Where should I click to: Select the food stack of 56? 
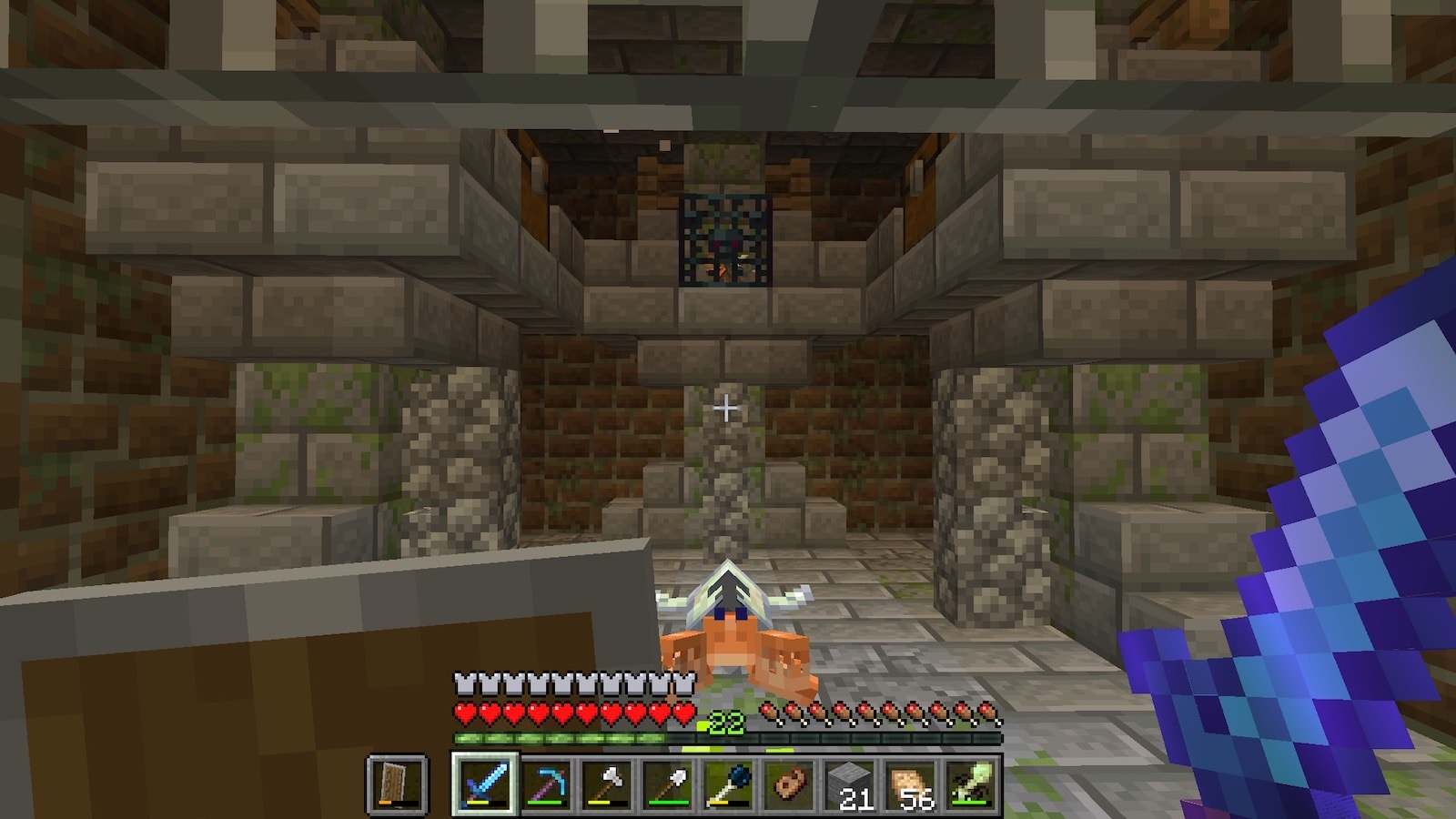pyautogui.click(x=911, y=784)
